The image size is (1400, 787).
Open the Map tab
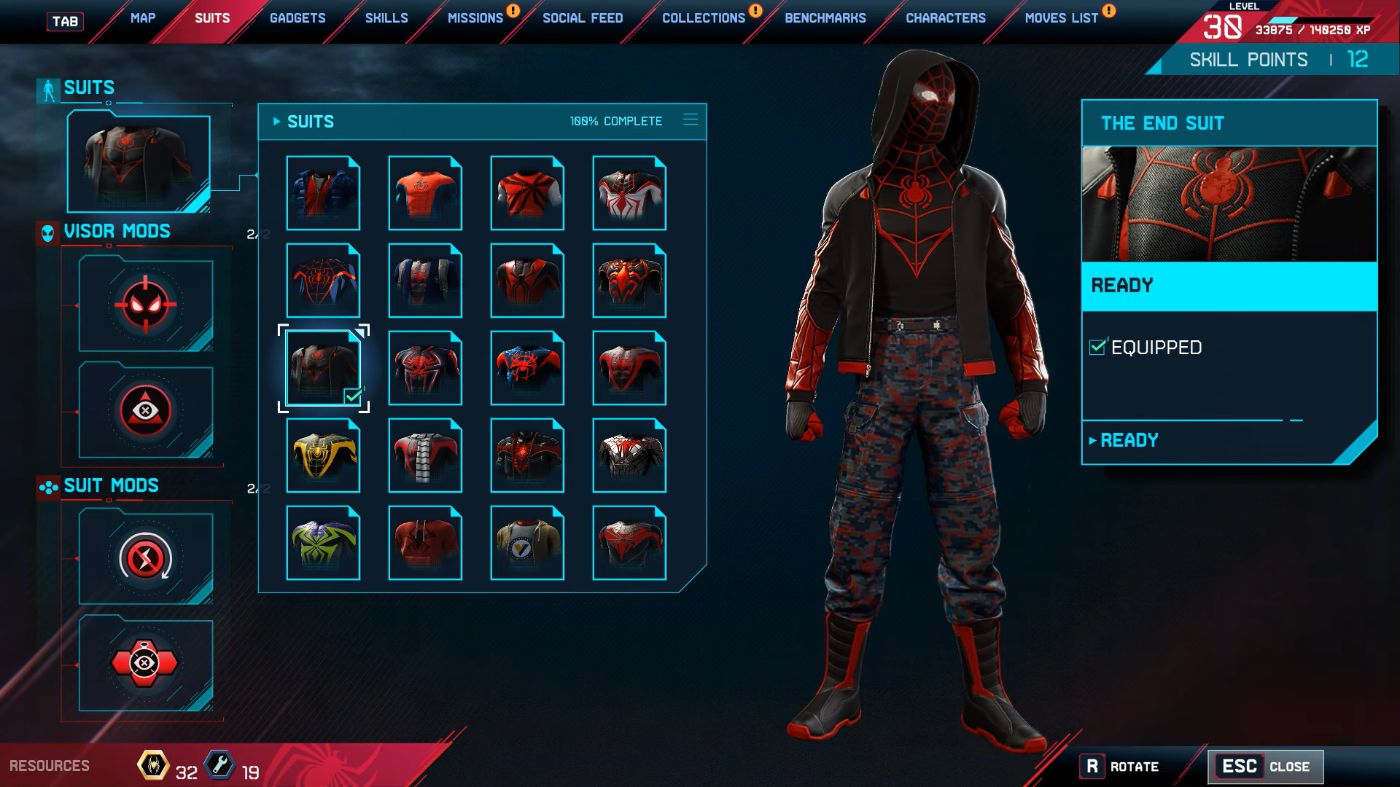point(142,18)
